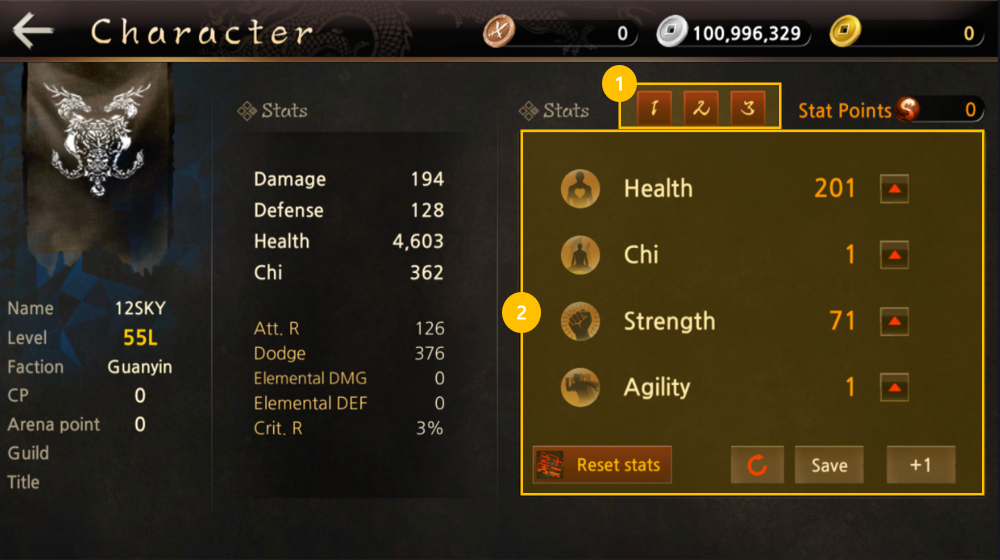Raise the Chi stat
1000x560 pixels.
[x=894, y=255]
